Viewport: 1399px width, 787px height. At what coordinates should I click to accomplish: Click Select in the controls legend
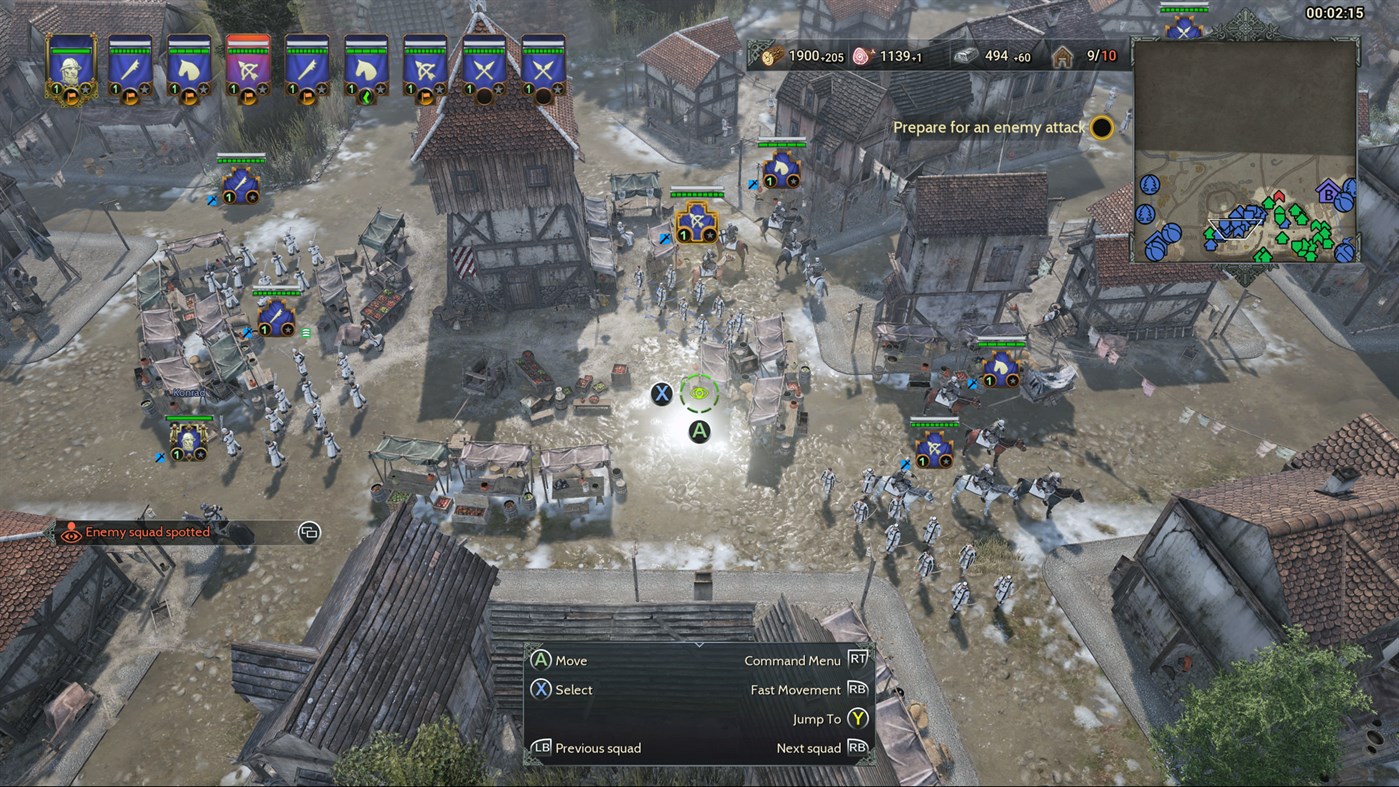(x=575, y=690)
